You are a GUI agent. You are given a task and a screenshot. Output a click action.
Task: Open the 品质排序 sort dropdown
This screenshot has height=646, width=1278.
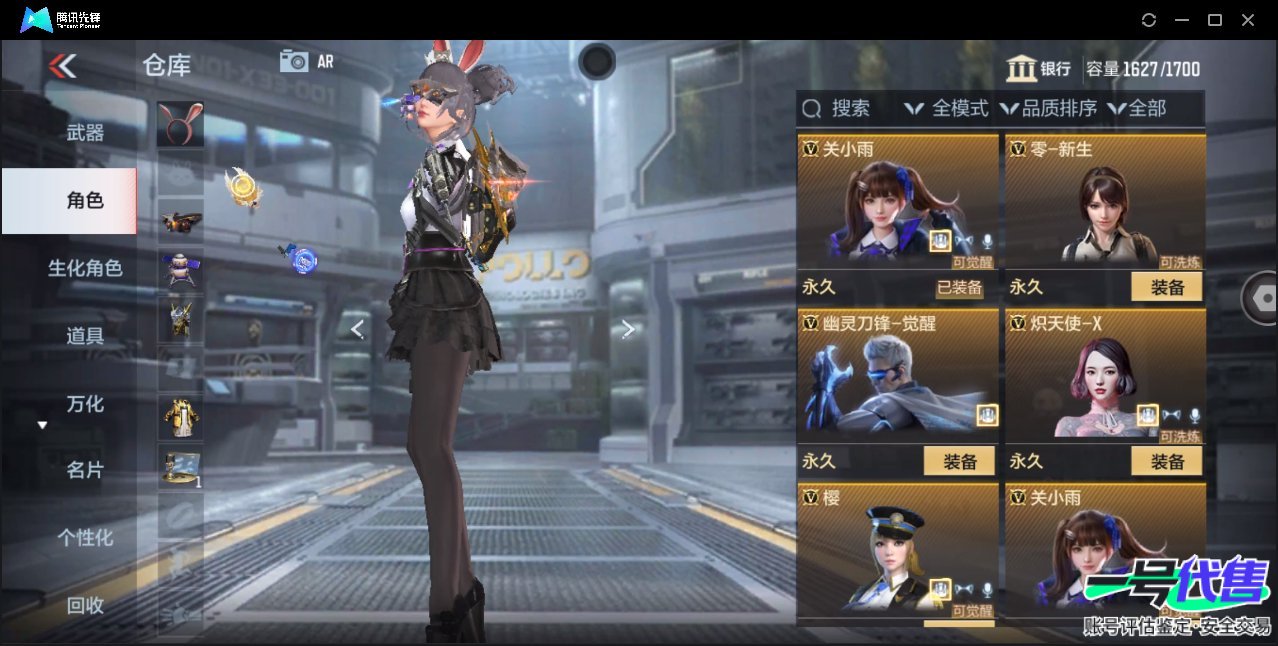click(x=1048, y=108)
